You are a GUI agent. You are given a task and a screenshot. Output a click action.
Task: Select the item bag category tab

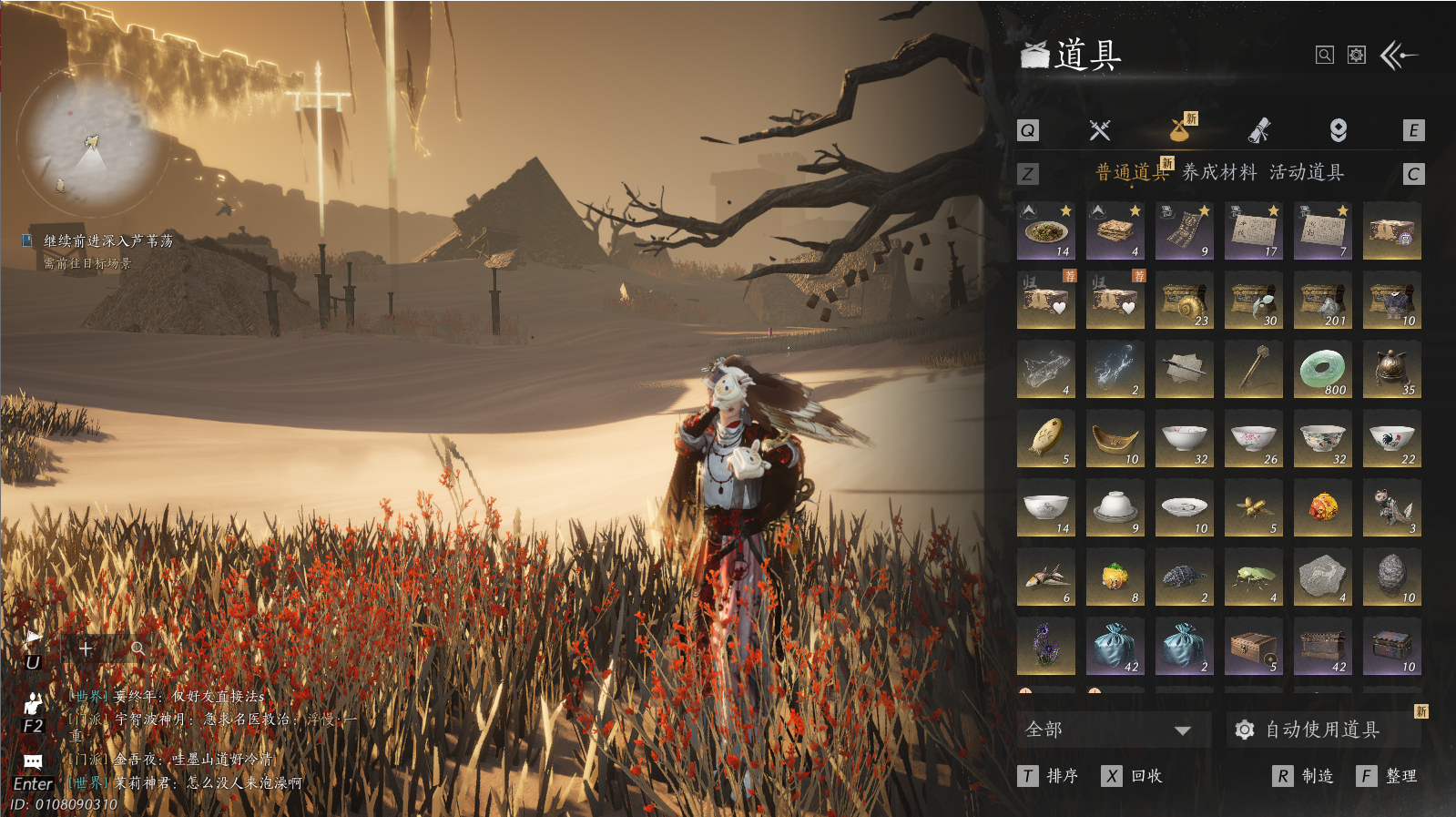(x=1181, y=130)
